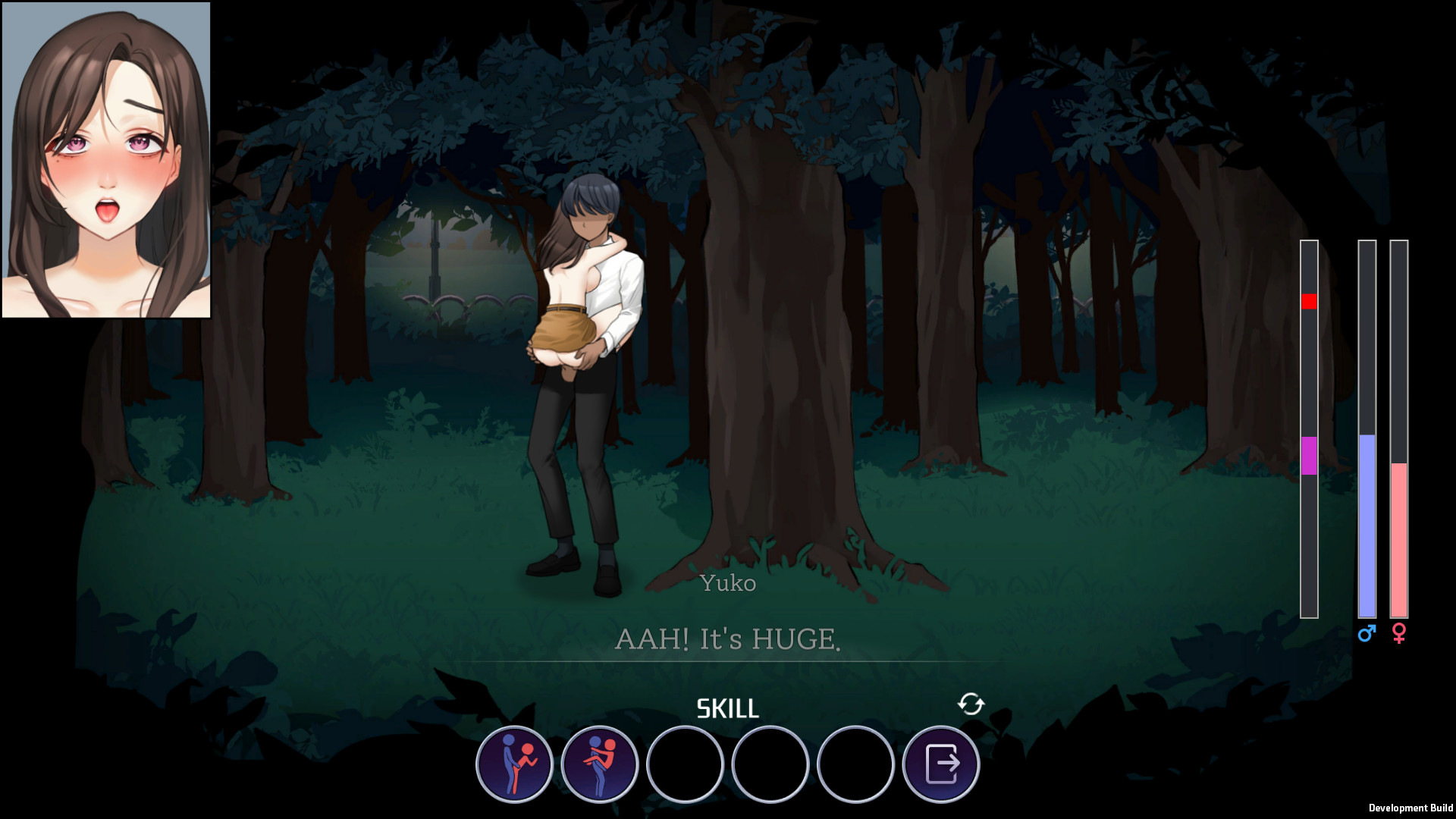Screen dimensions: 1456x819
Task: Click Yuko's portrait in the corner
Action: pos(106,161)
